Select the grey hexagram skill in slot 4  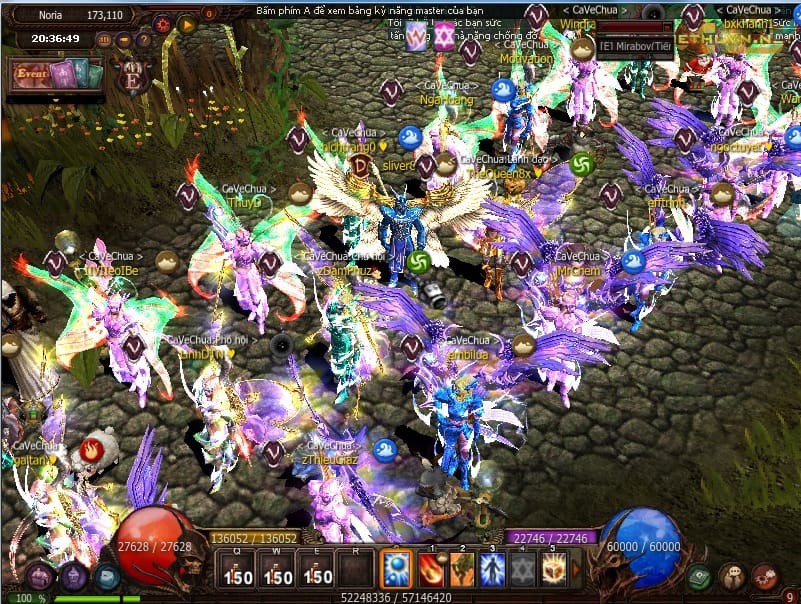pyautogui.click(x=522, y=569)
